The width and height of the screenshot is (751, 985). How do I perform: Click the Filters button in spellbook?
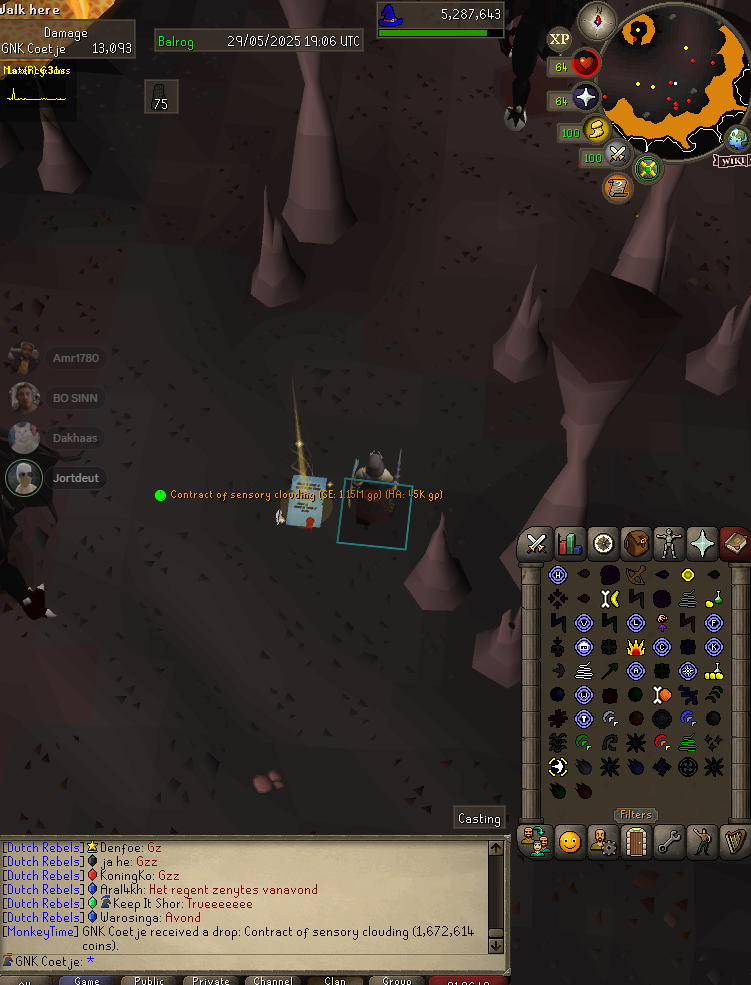pos(635,815)
